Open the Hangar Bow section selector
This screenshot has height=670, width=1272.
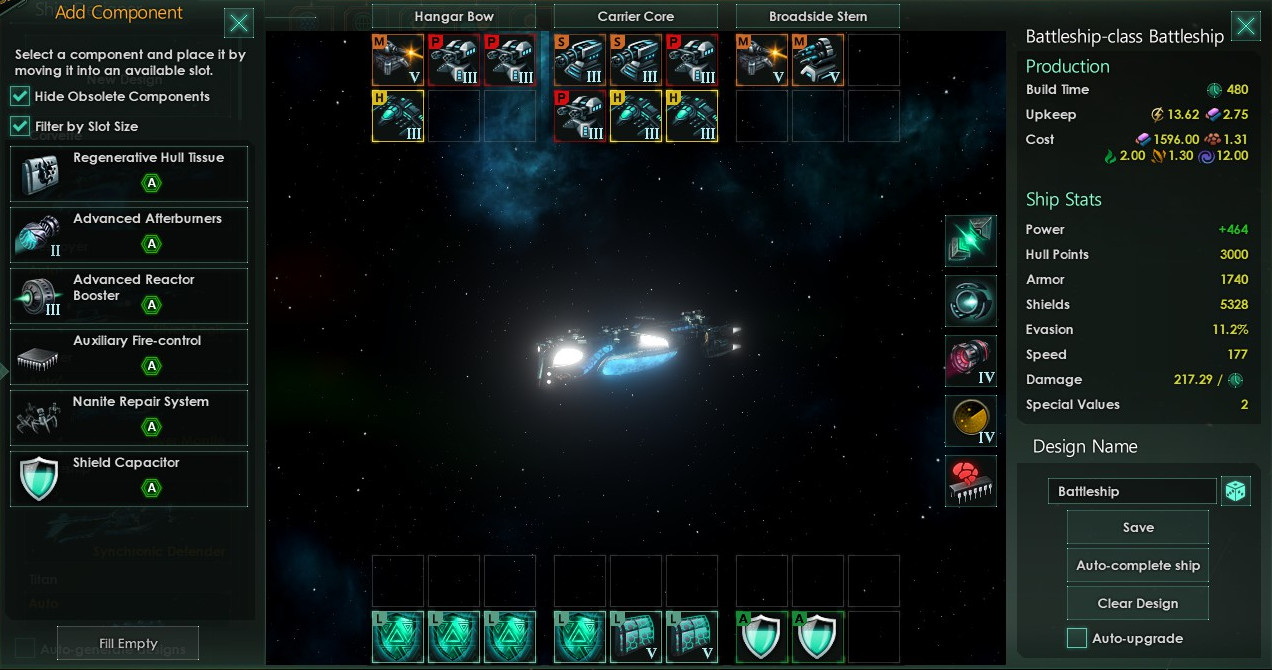454,17
